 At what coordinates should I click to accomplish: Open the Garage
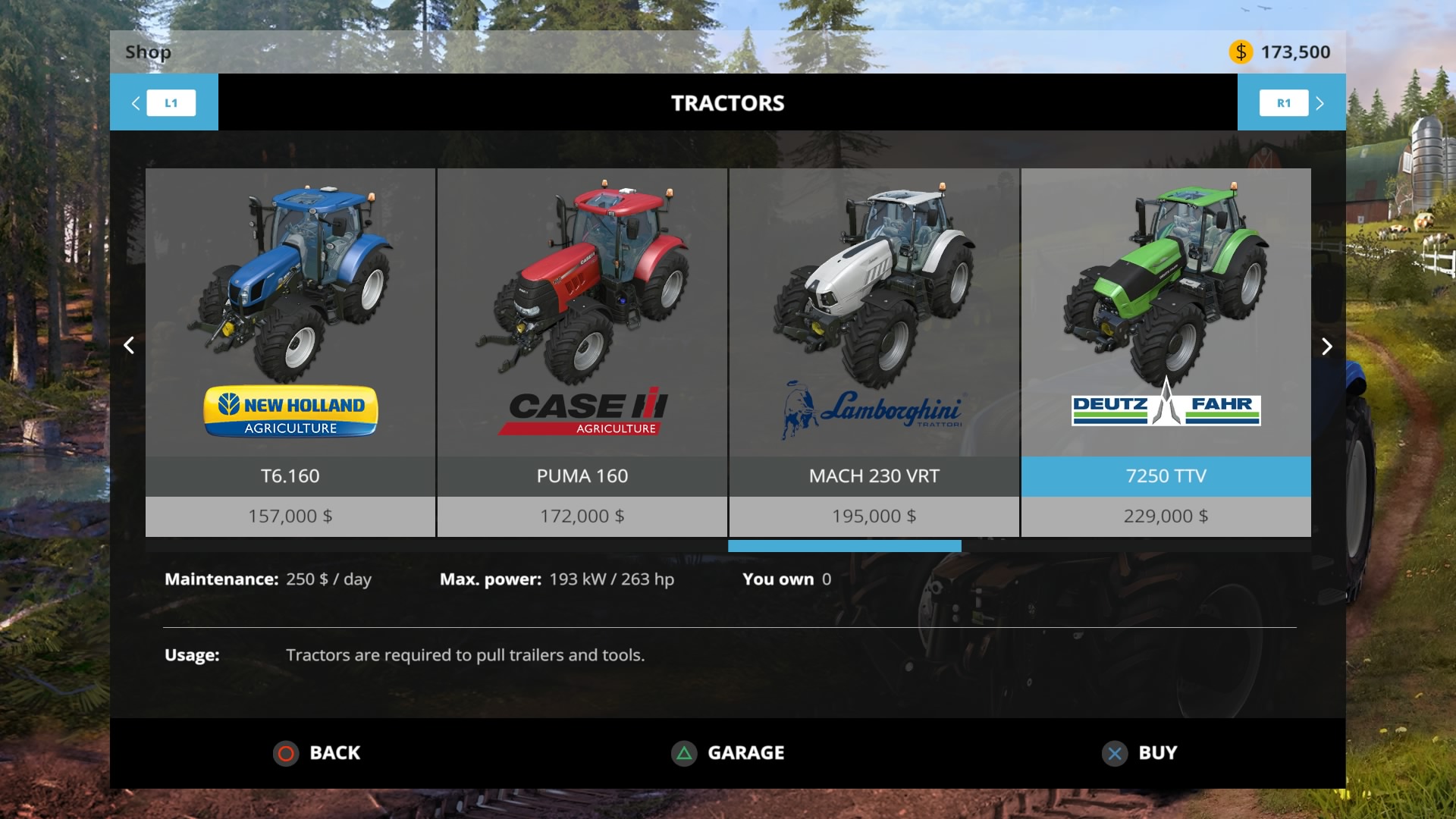pos(728,753)
